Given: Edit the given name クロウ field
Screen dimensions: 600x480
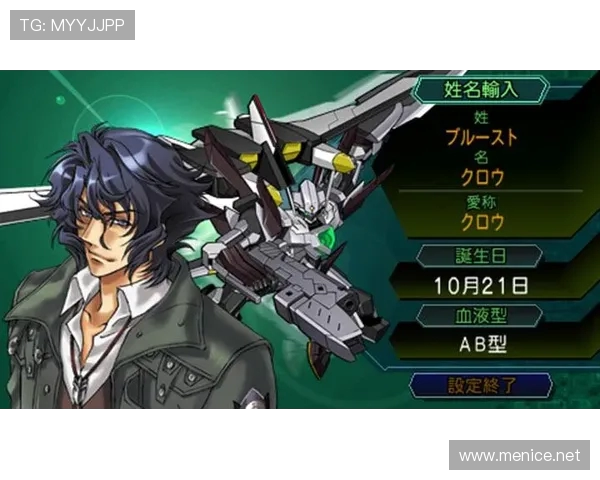Looking at the screenshot, I should 481,178.
